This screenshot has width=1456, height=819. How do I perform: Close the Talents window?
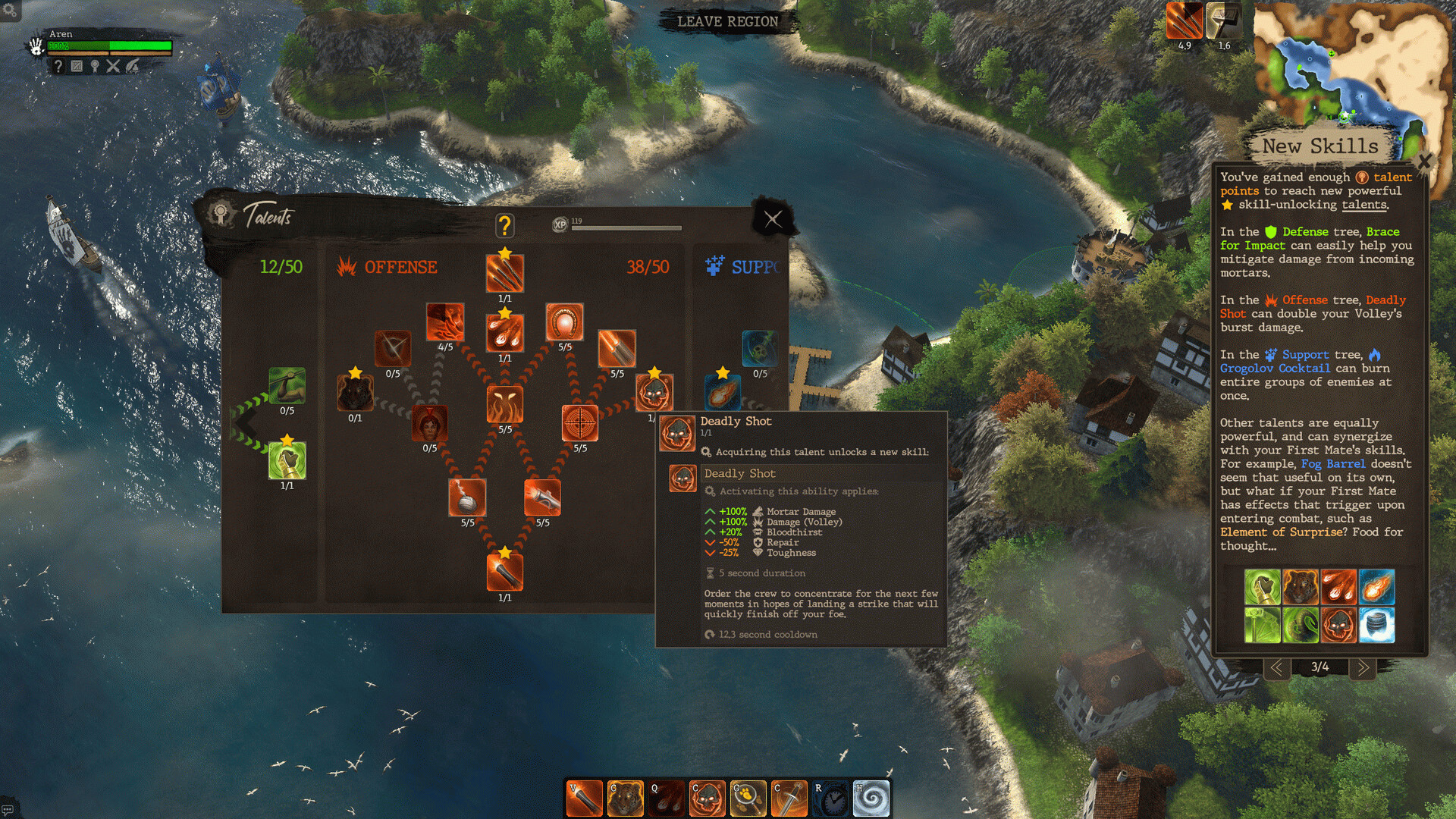pos(773,219)
